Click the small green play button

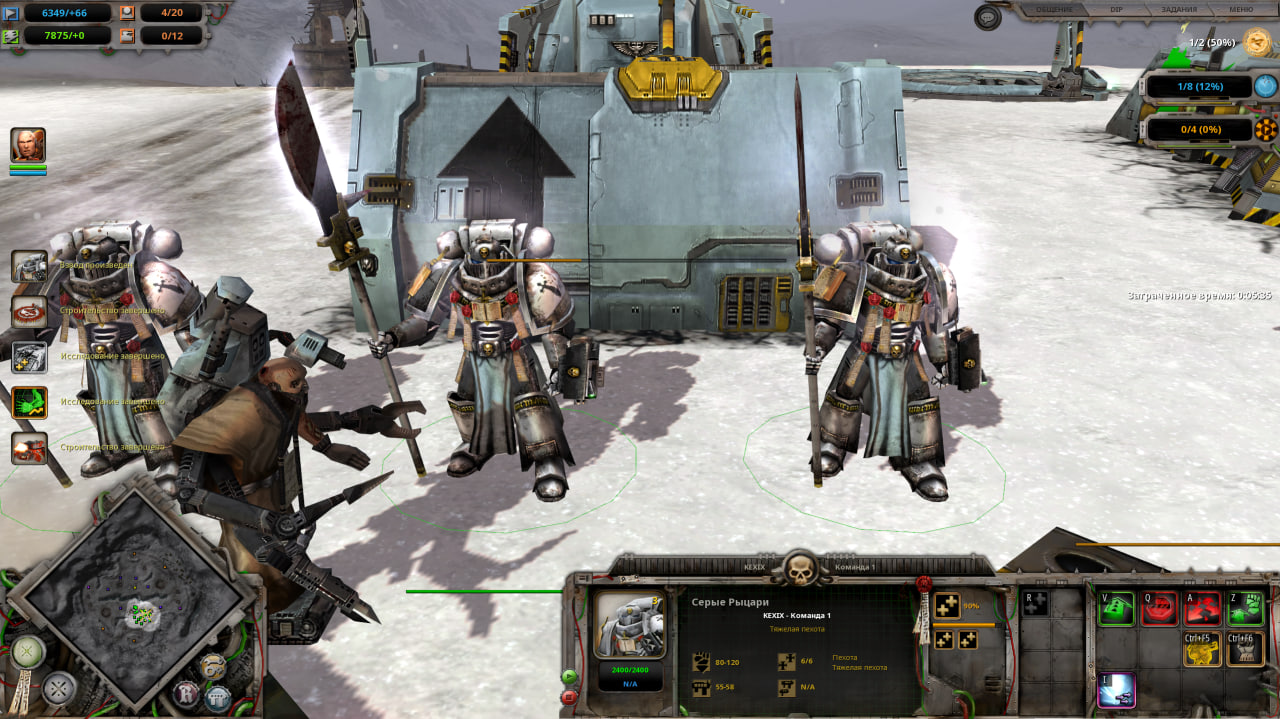pyautogui.click(x=570, y=676)
